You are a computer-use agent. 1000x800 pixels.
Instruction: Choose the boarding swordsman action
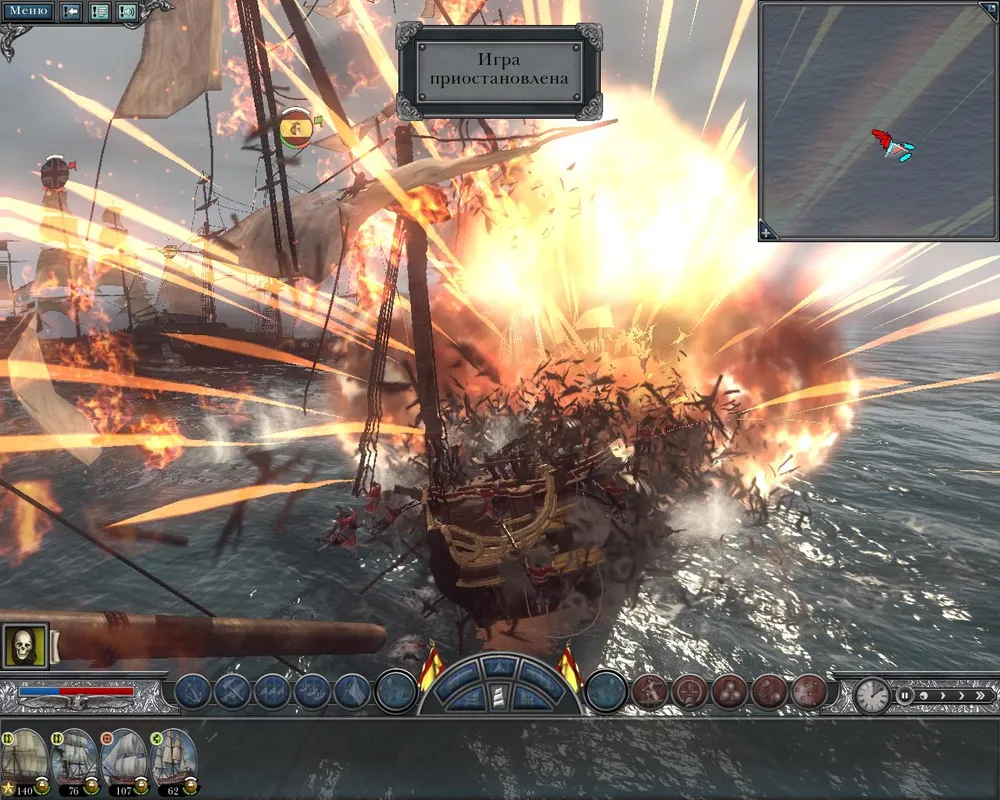pos(650,691)
